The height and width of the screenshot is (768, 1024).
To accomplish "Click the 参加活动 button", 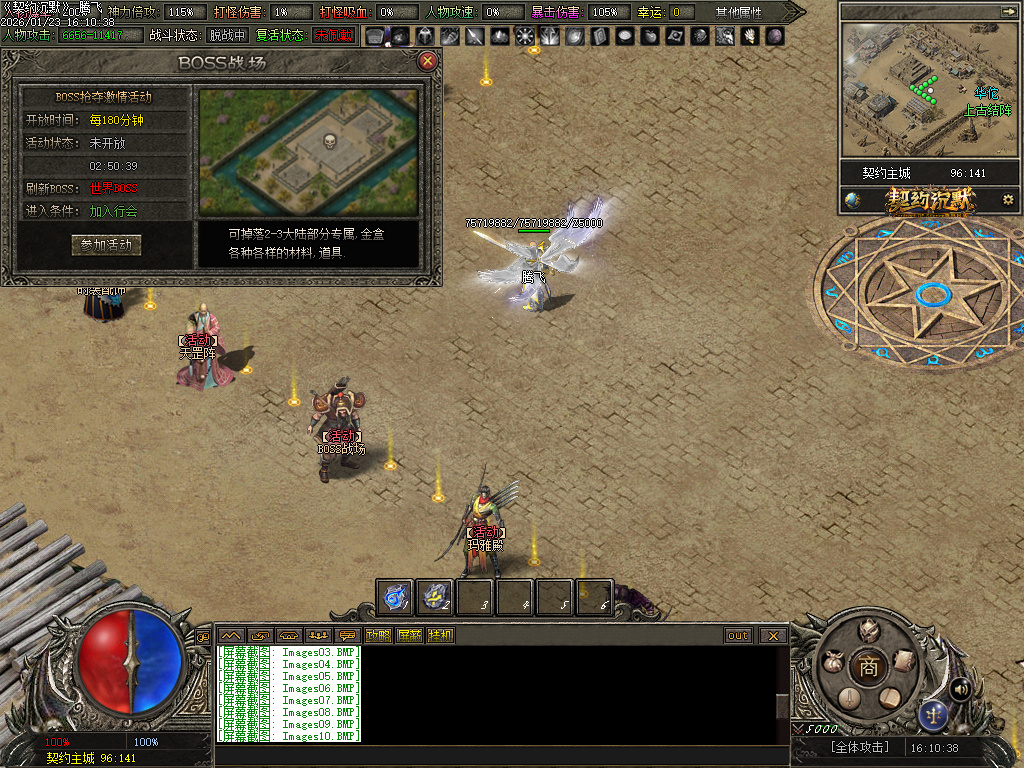I will (106, 245).
